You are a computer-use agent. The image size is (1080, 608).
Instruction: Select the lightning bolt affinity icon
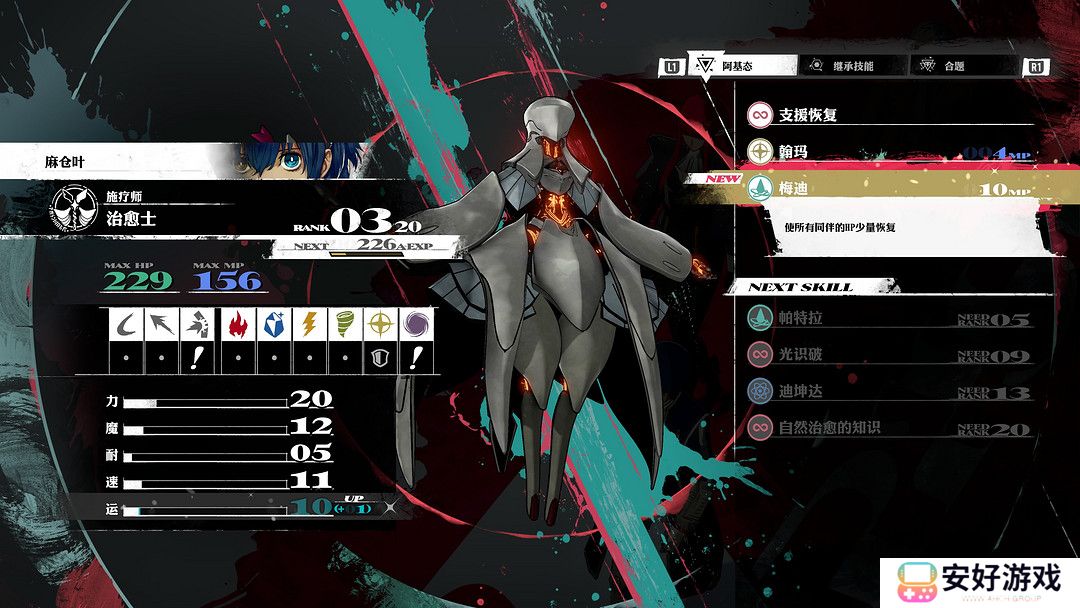point(309,324)
